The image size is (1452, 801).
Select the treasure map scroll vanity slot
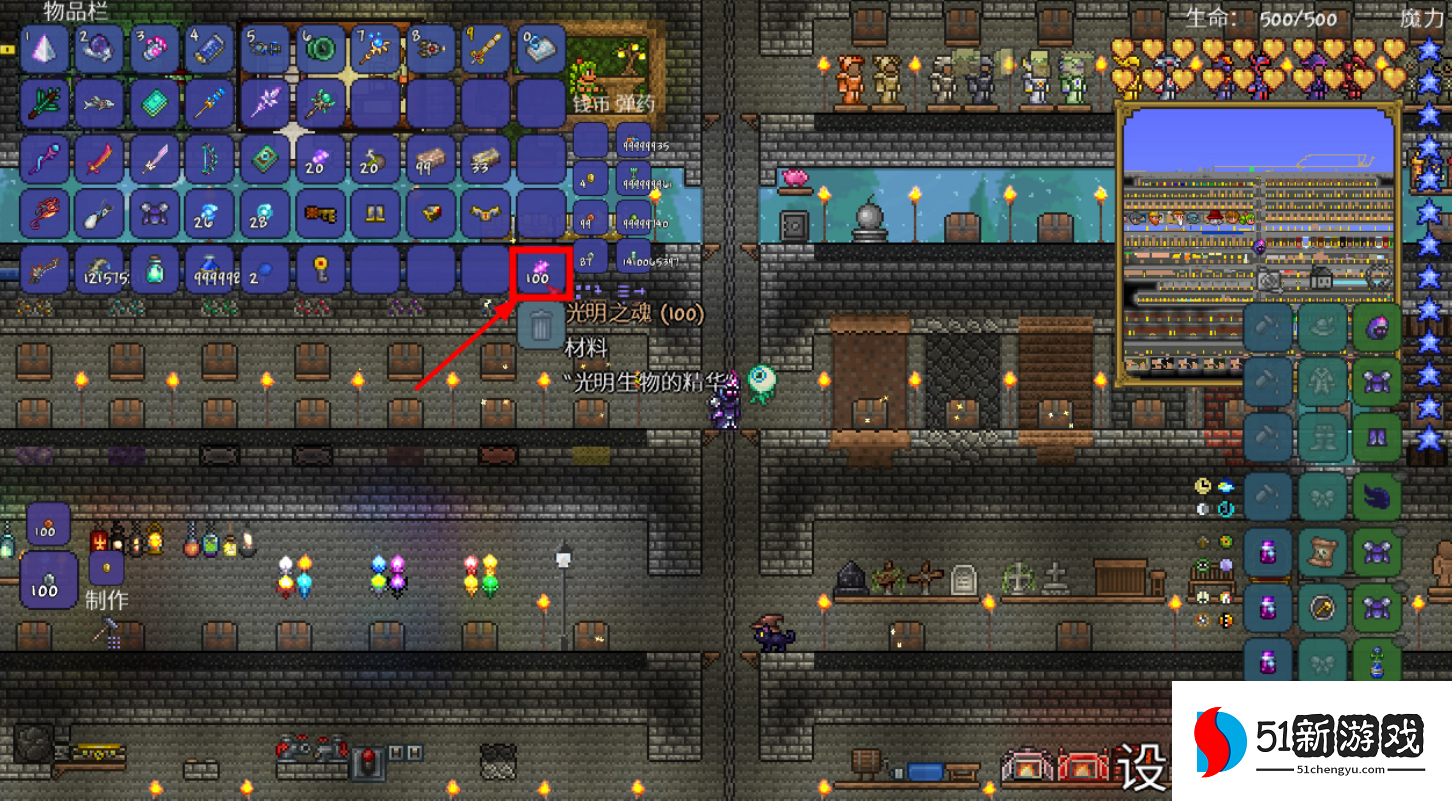pyautogui.click(x=1323, y=551)
